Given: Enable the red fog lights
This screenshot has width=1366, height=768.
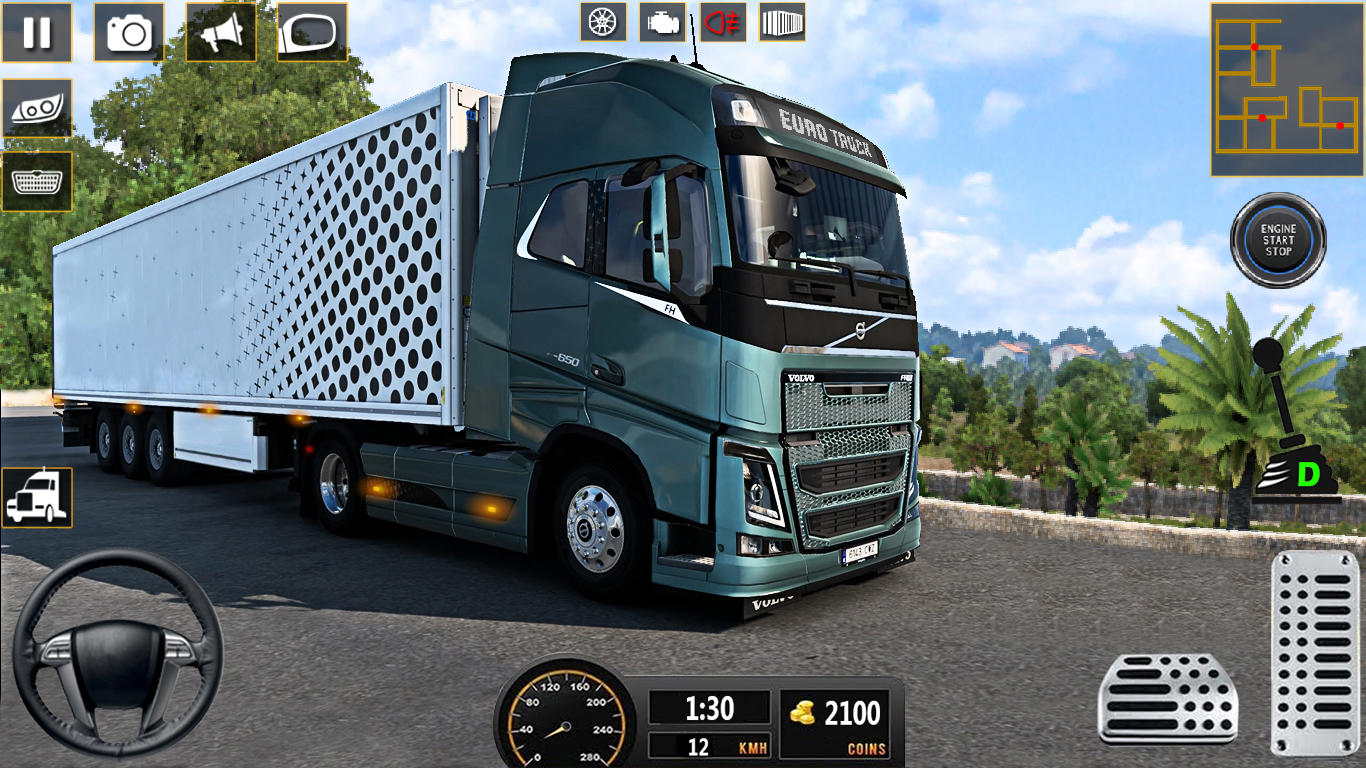Looking at the screenshot, I should [x=723, y=22].
